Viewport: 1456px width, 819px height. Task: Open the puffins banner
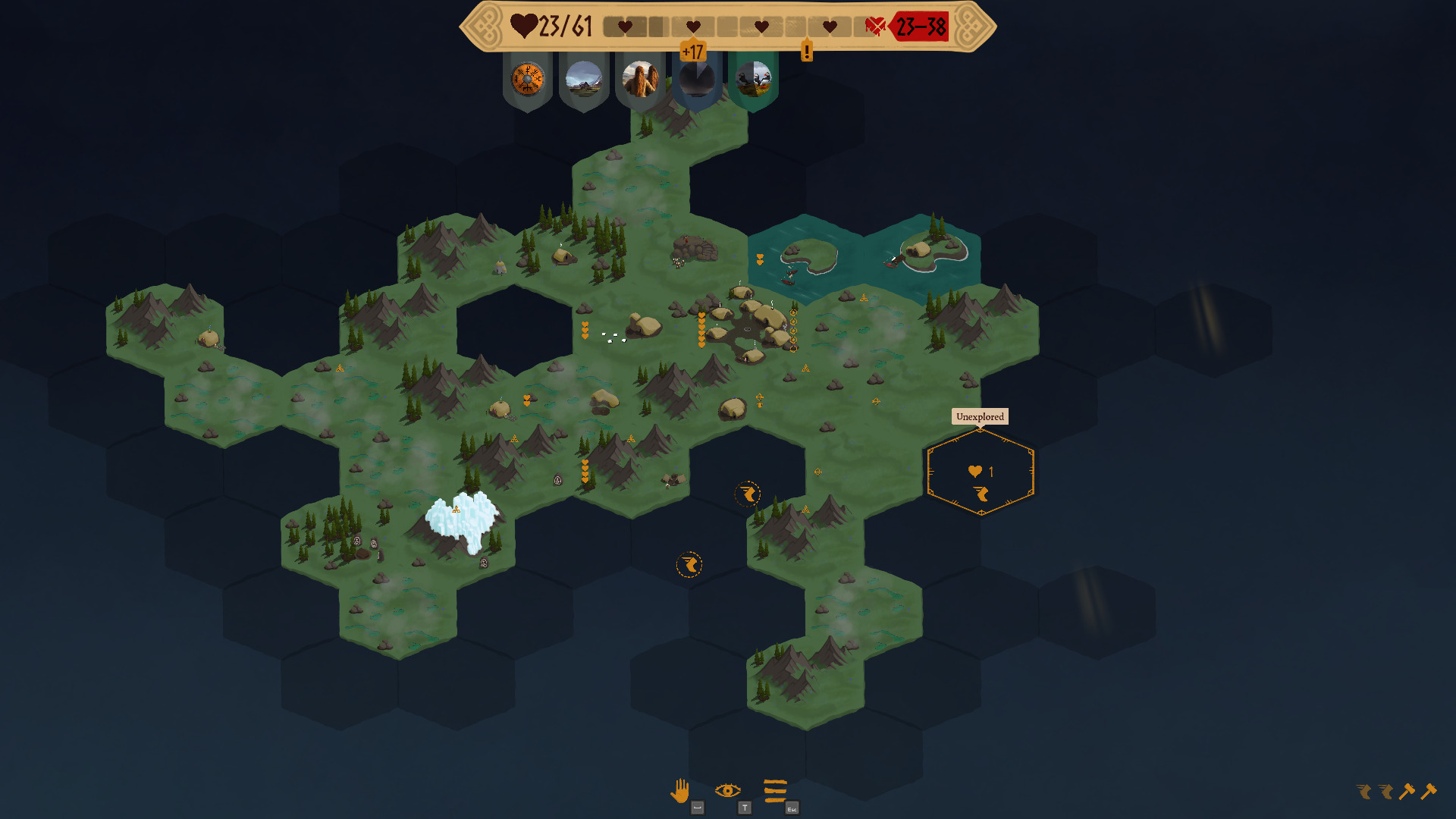pos(753,79)
